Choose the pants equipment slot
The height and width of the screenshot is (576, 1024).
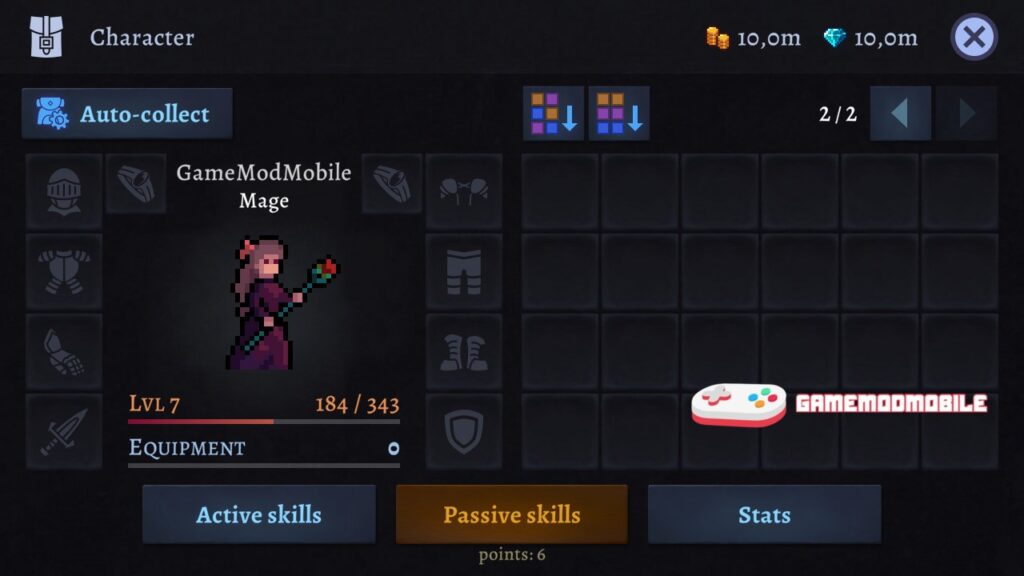tap(464, 271)
